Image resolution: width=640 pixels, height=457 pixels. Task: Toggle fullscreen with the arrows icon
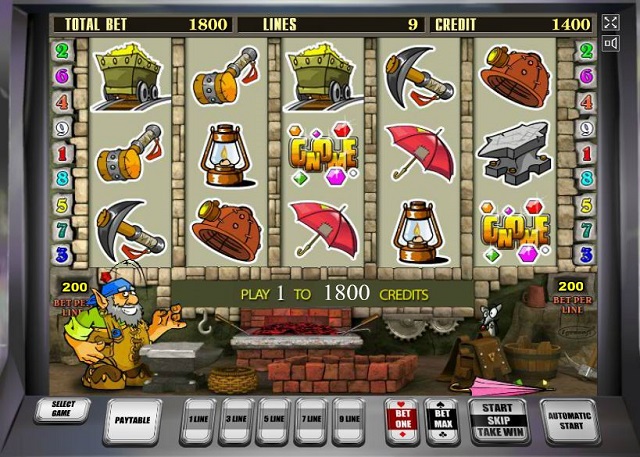point(611,22)
